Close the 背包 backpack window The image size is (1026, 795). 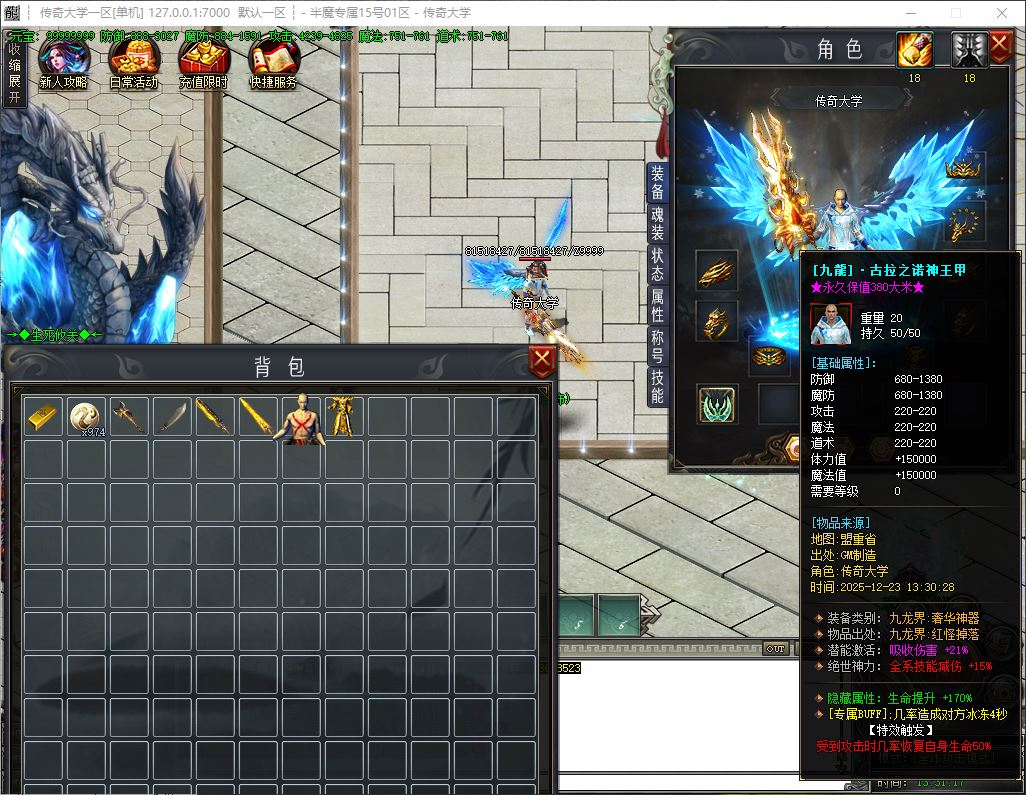[x=542, y=362]
